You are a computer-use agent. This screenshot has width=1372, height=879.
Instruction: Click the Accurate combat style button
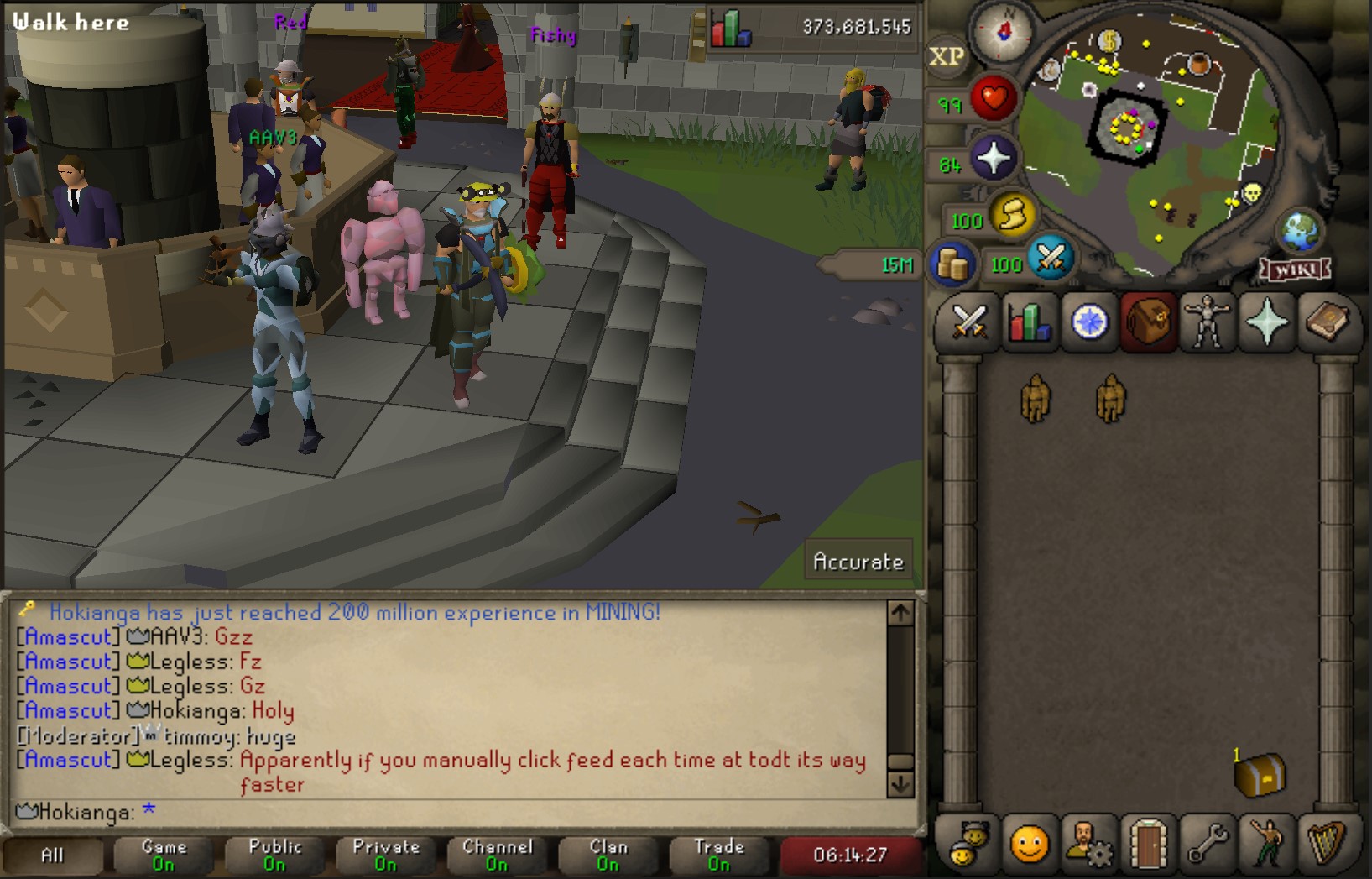[858, 561]
